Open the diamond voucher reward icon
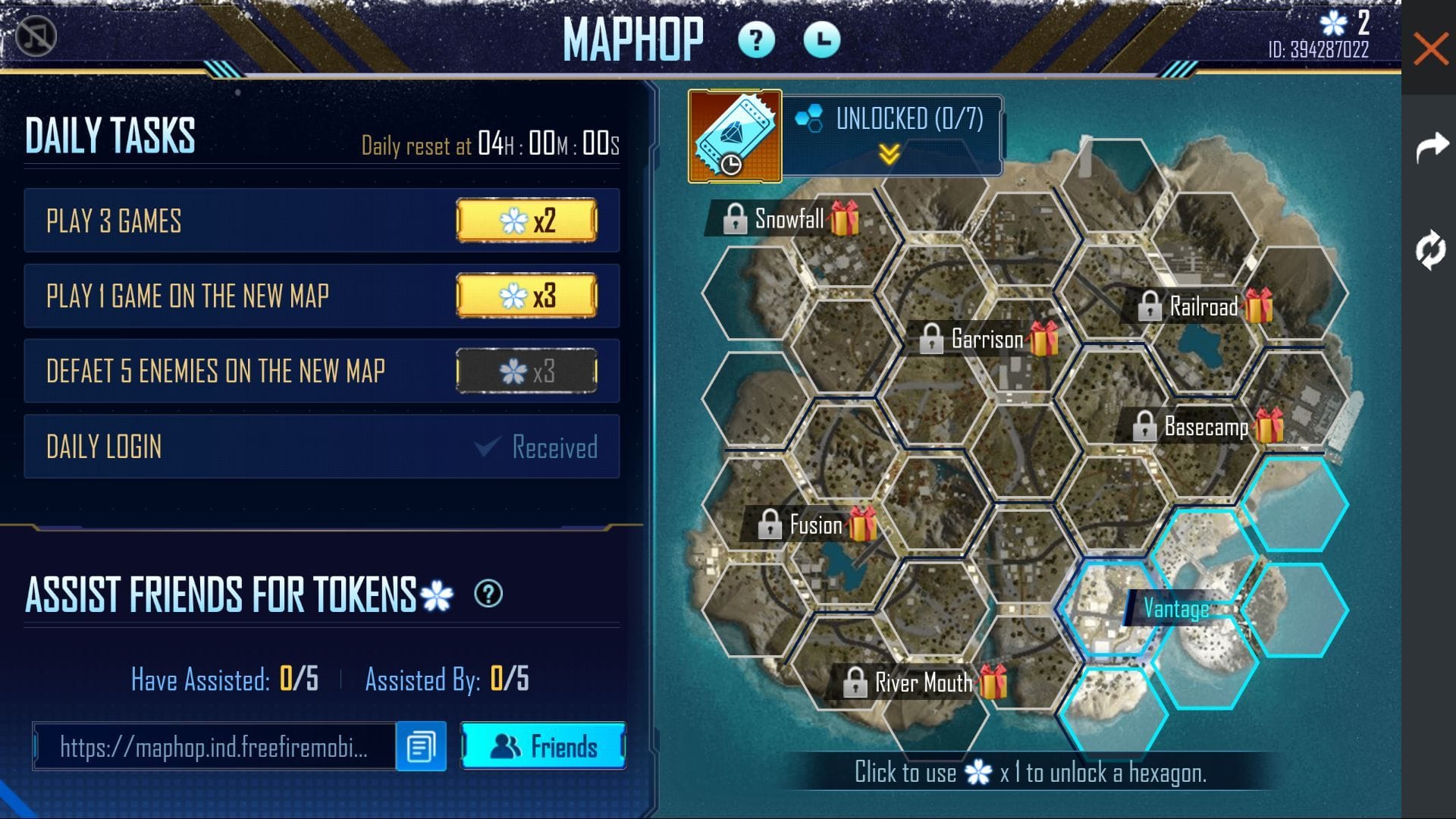This screenshot has width=1456, height=819. (x=735, y=136)
